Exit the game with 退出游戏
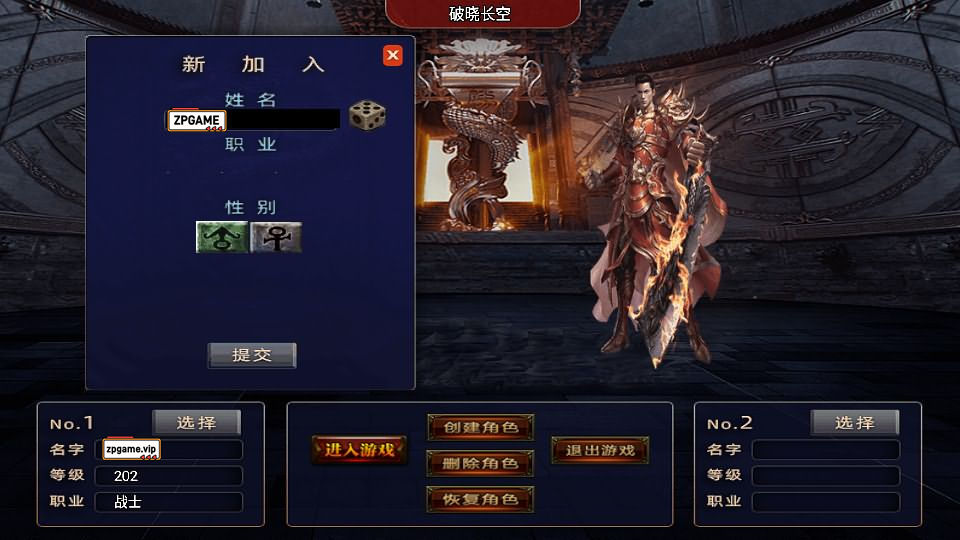 [x=600, y=450]
